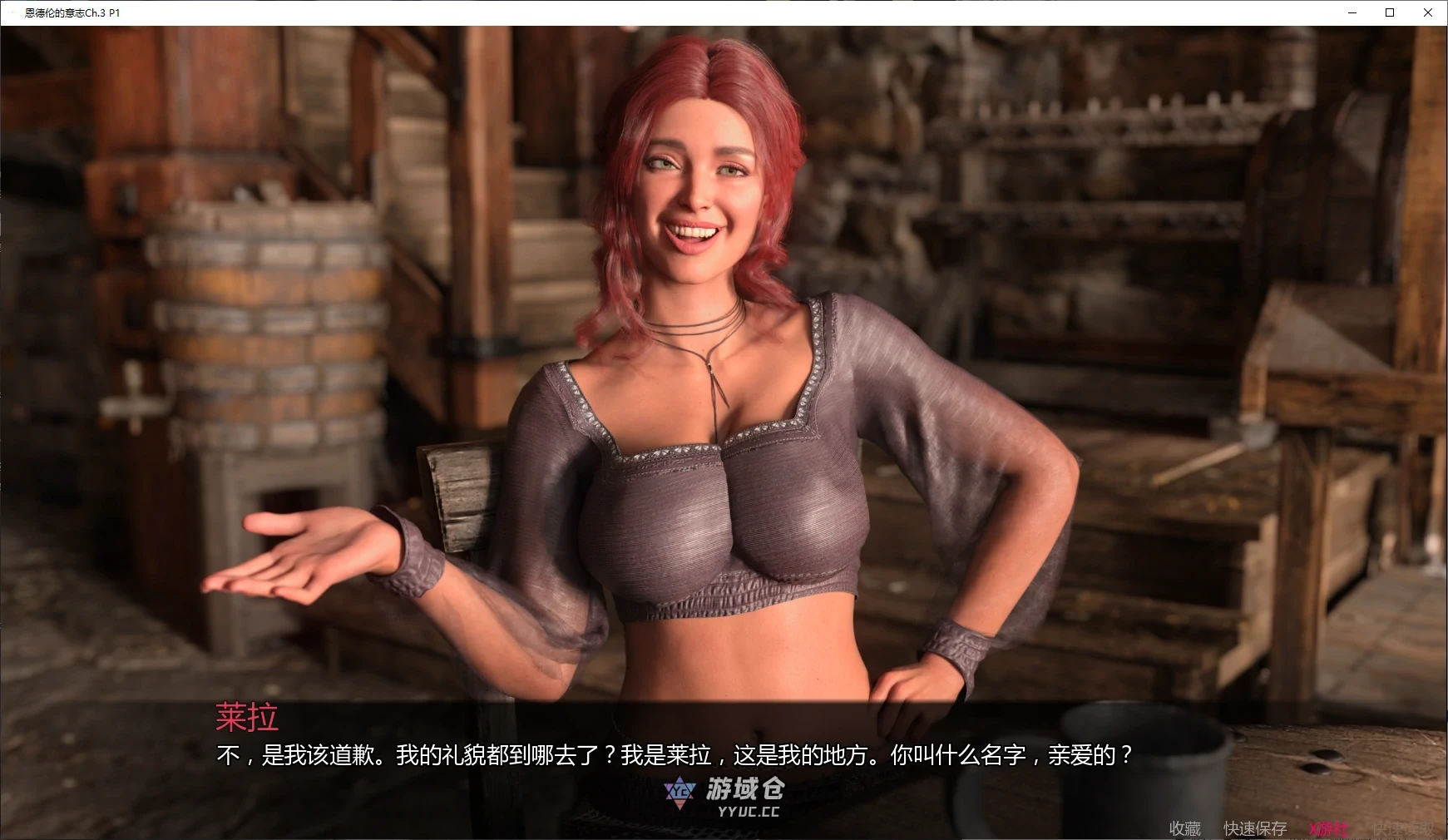The image size is (1448, 840).
Task: Maximize the game window
Action: pos(1390,12)
